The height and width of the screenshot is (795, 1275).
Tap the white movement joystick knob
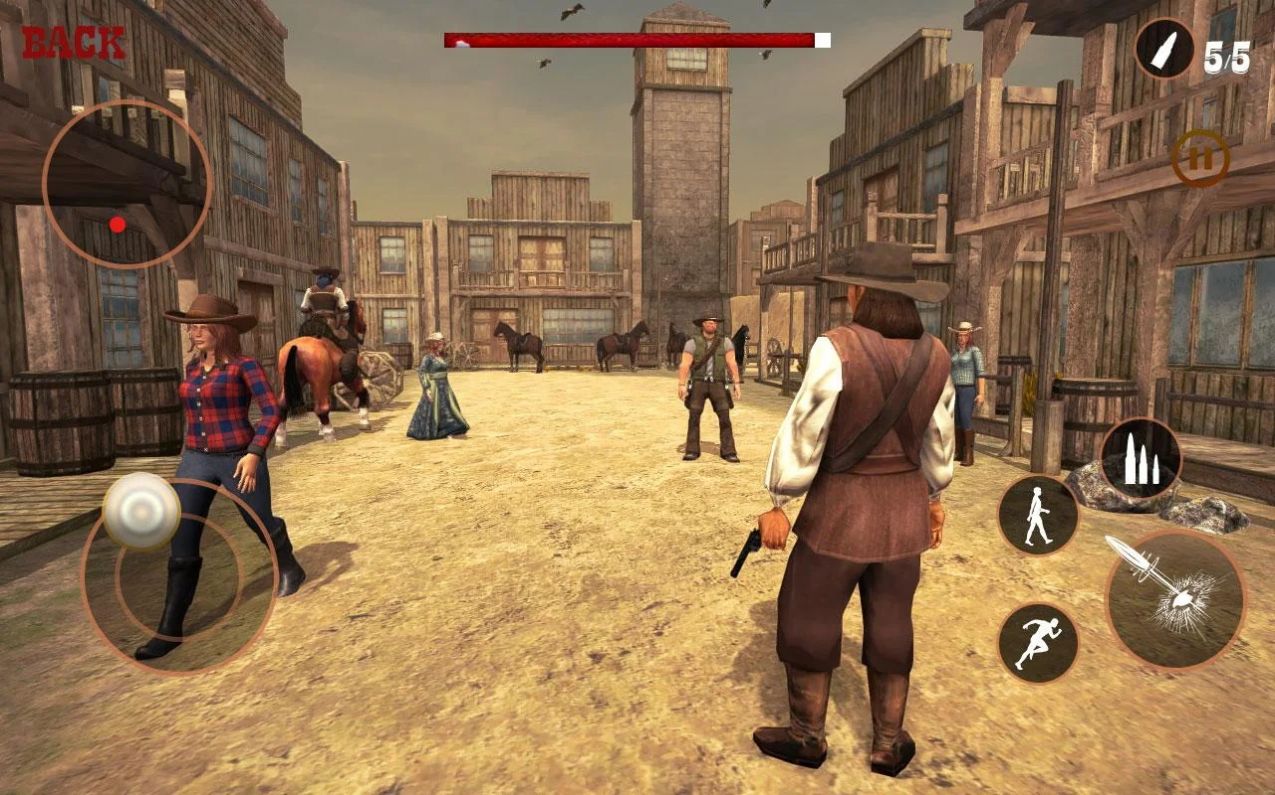(x=141, y=510)
